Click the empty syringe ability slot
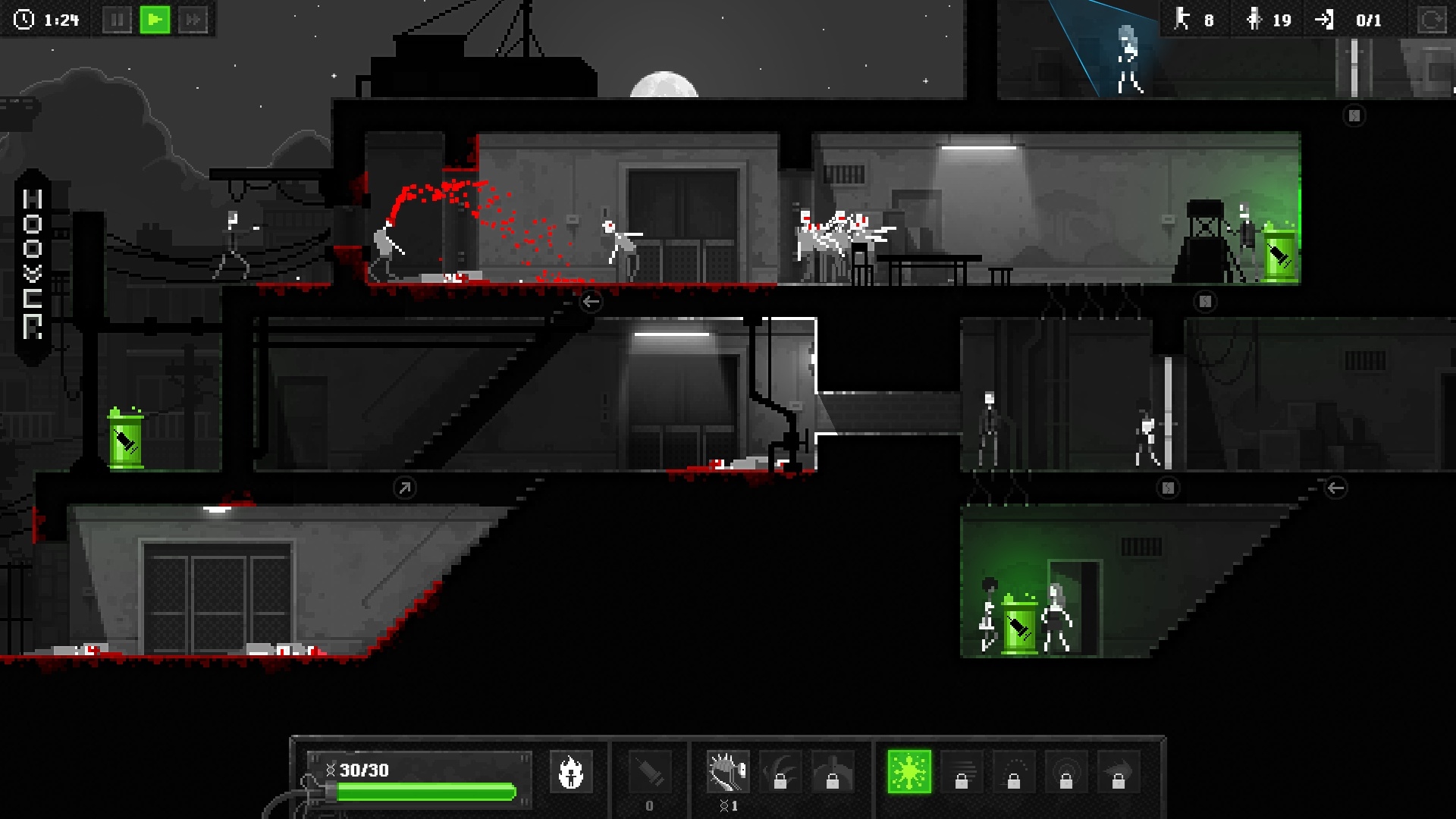Image resolution: width=1456 pixels, height=819 pixels. [648, 772]
